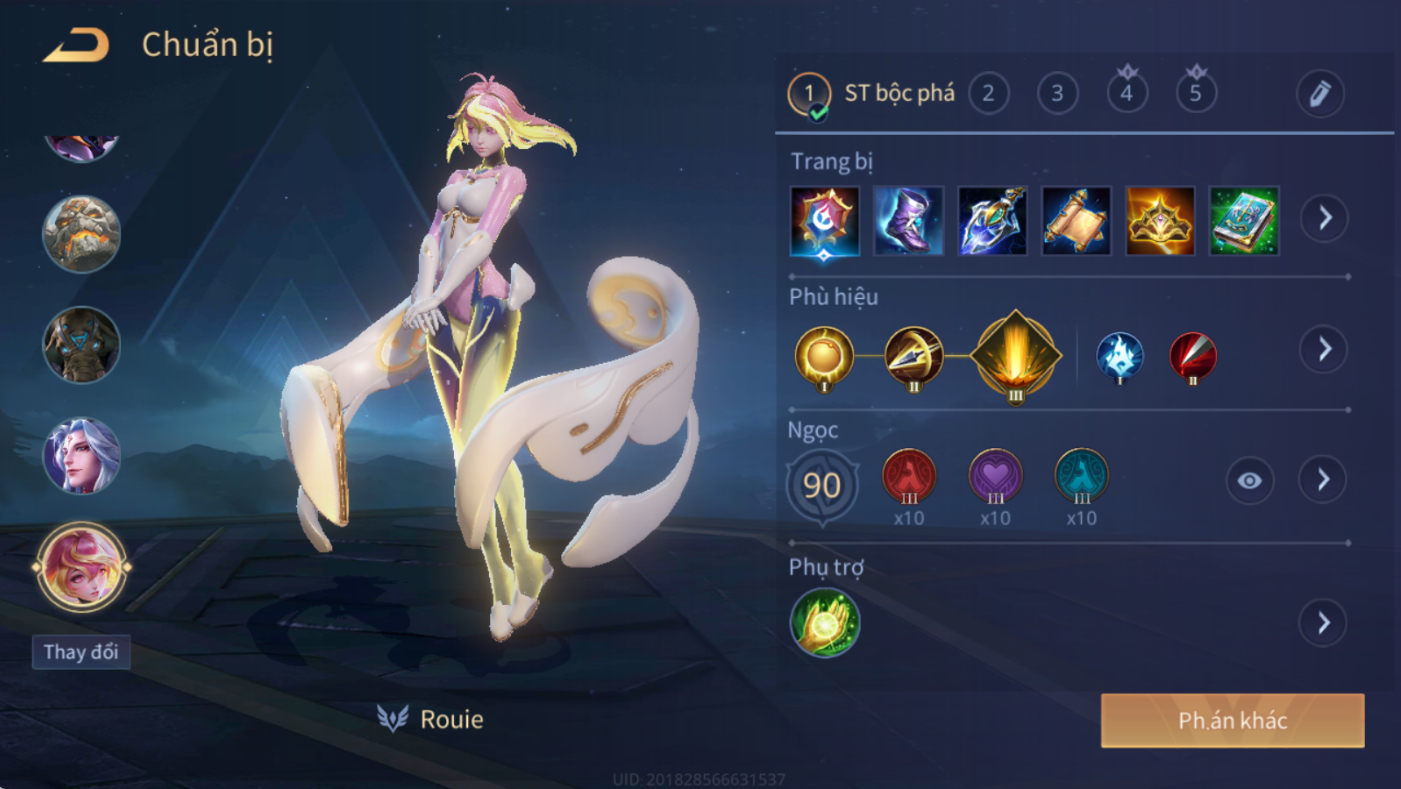Expand the Ngọc arcana section
1401x789 pixels.
point(1323,481)
